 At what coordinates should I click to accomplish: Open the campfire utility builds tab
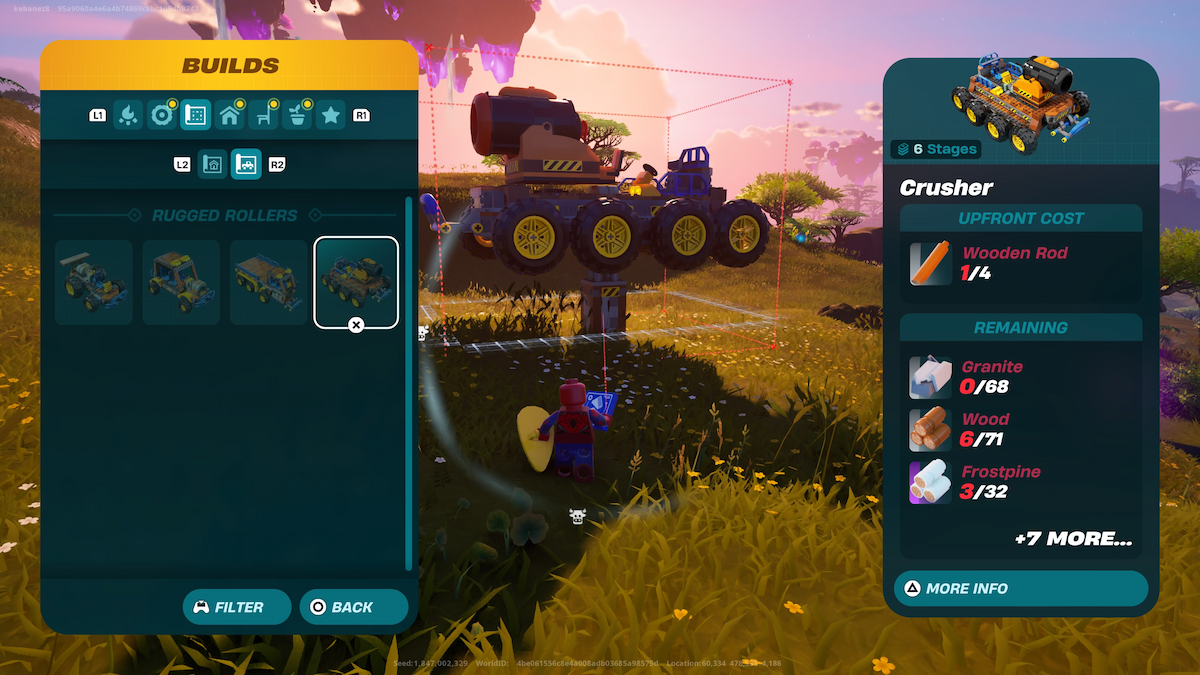[128, 116]
